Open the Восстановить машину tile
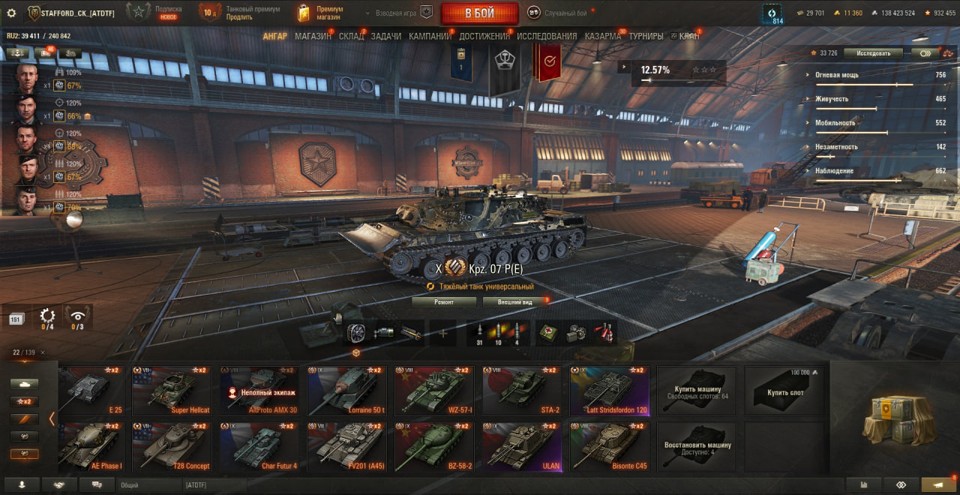The image size is (960, 495). point(696,446)
